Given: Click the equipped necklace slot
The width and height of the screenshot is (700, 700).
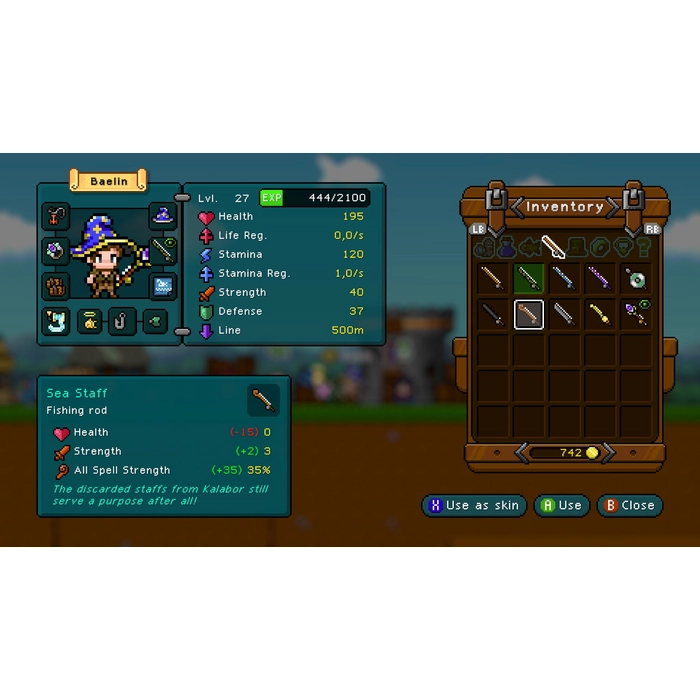Looking at the screenshot, I should [x=56, y=215].
